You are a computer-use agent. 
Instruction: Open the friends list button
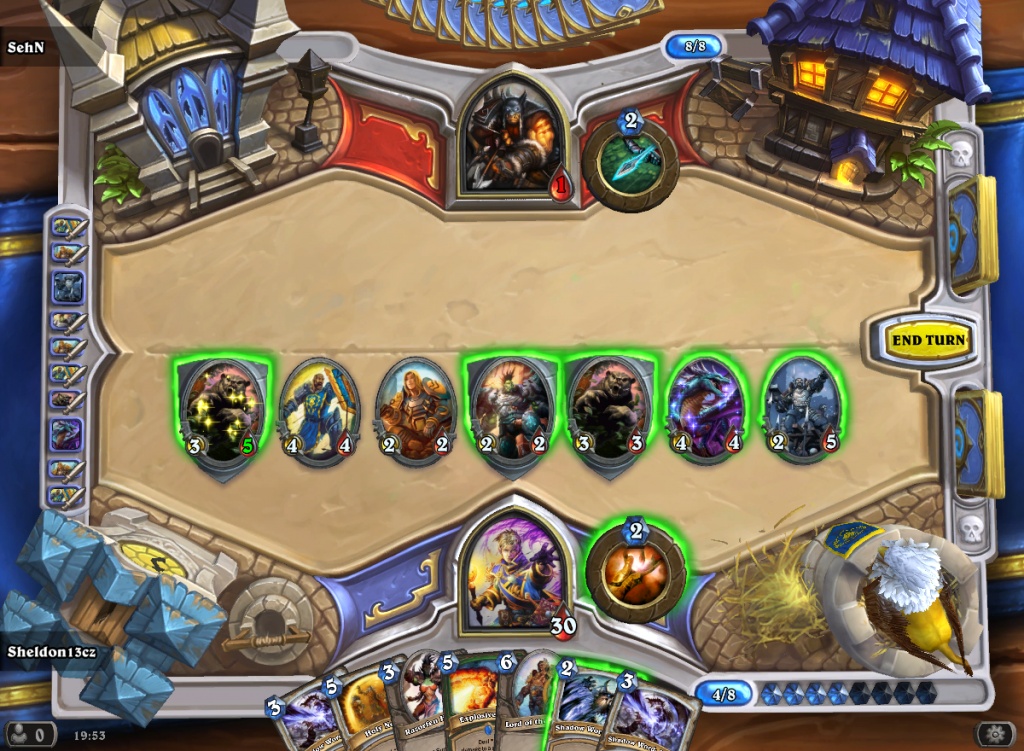coord(29,735)
